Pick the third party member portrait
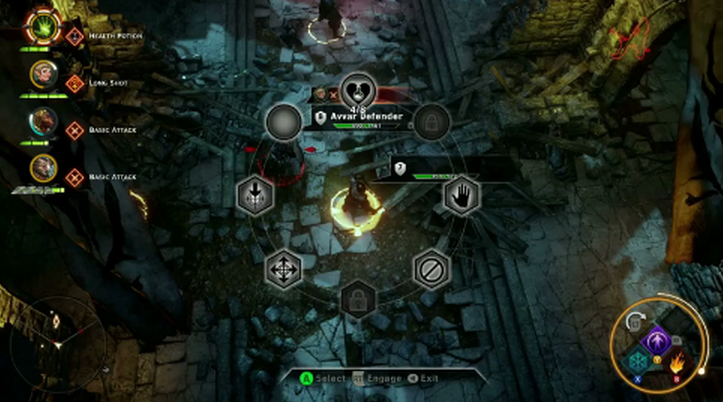 (42, 124)
